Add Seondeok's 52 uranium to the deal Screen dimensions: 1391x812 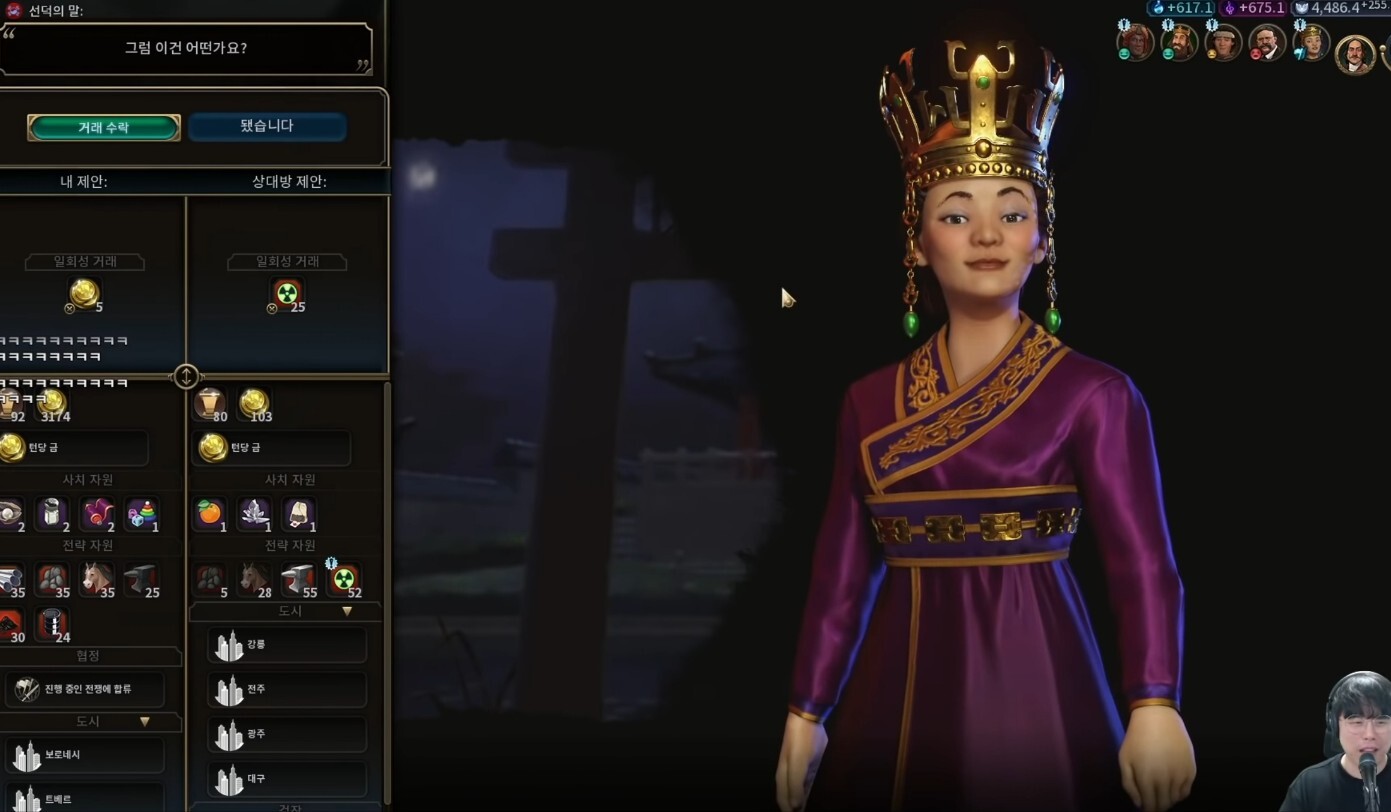point(344,579)
